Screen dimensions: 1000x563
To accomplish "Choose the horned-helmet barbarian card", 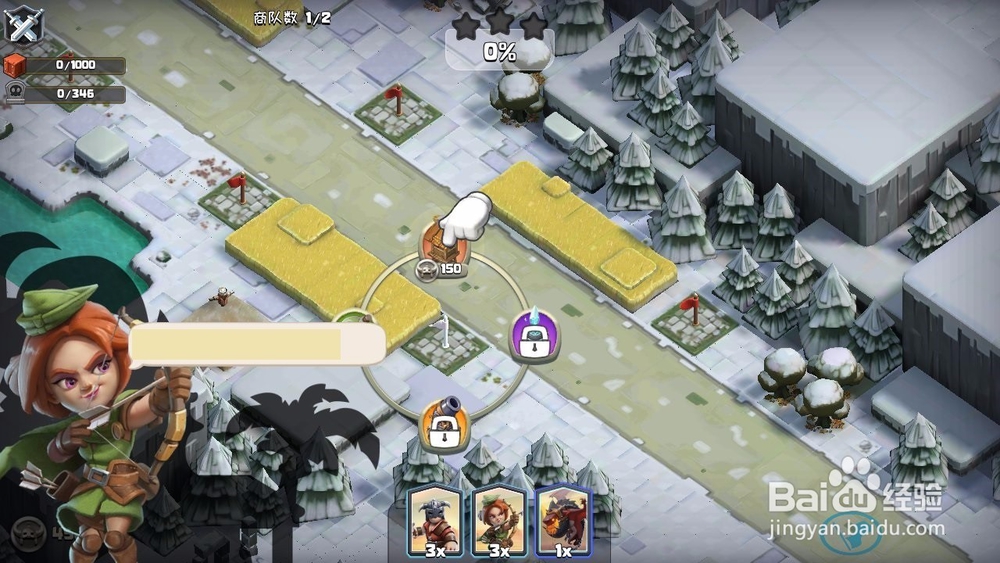I will [x=436, y=520].
